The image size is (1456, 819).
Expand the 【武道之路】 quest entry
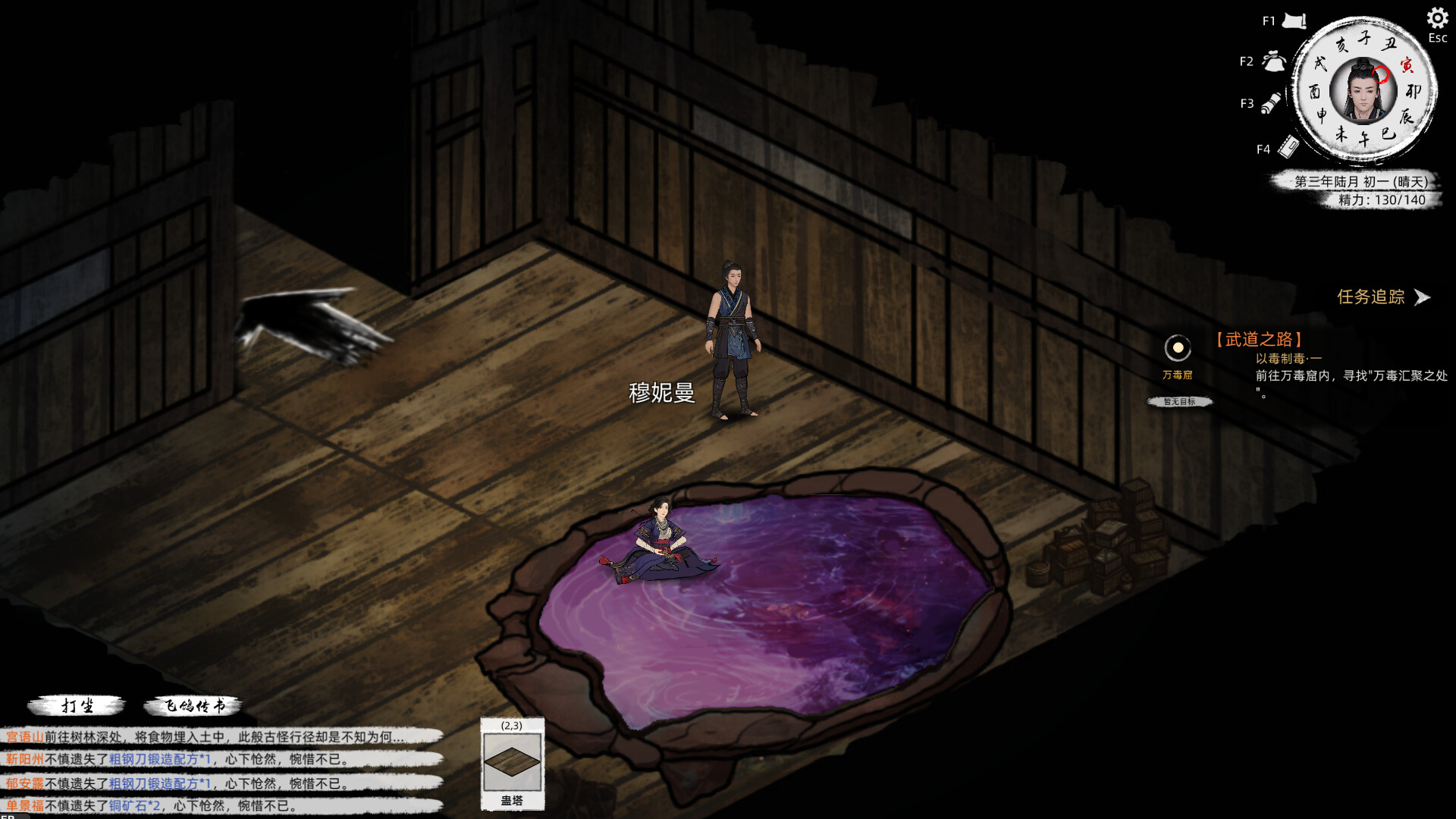tap(1259, 339)
